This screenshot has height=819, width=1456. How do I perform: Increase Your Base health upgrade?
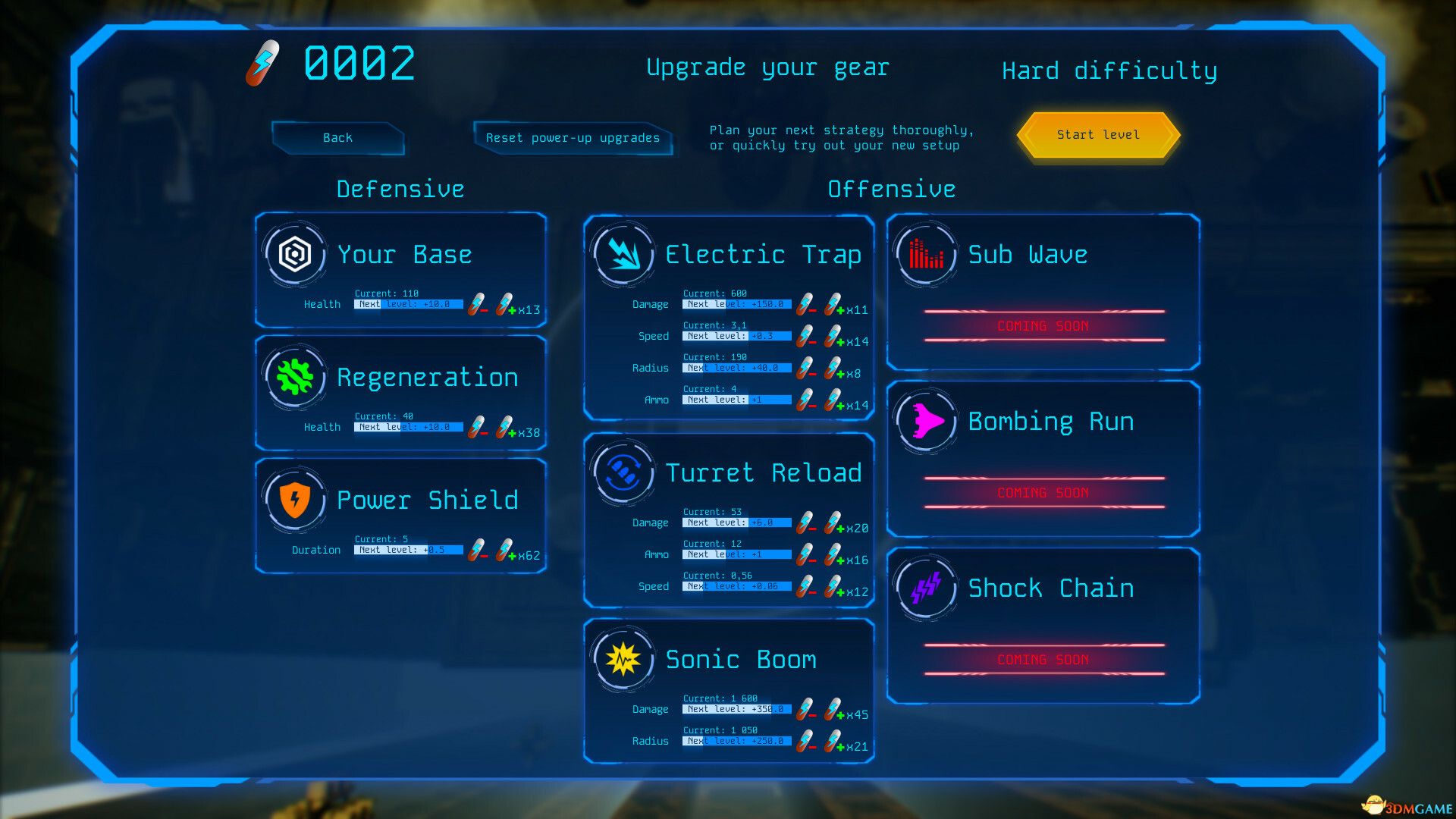(x=505, y=305)
